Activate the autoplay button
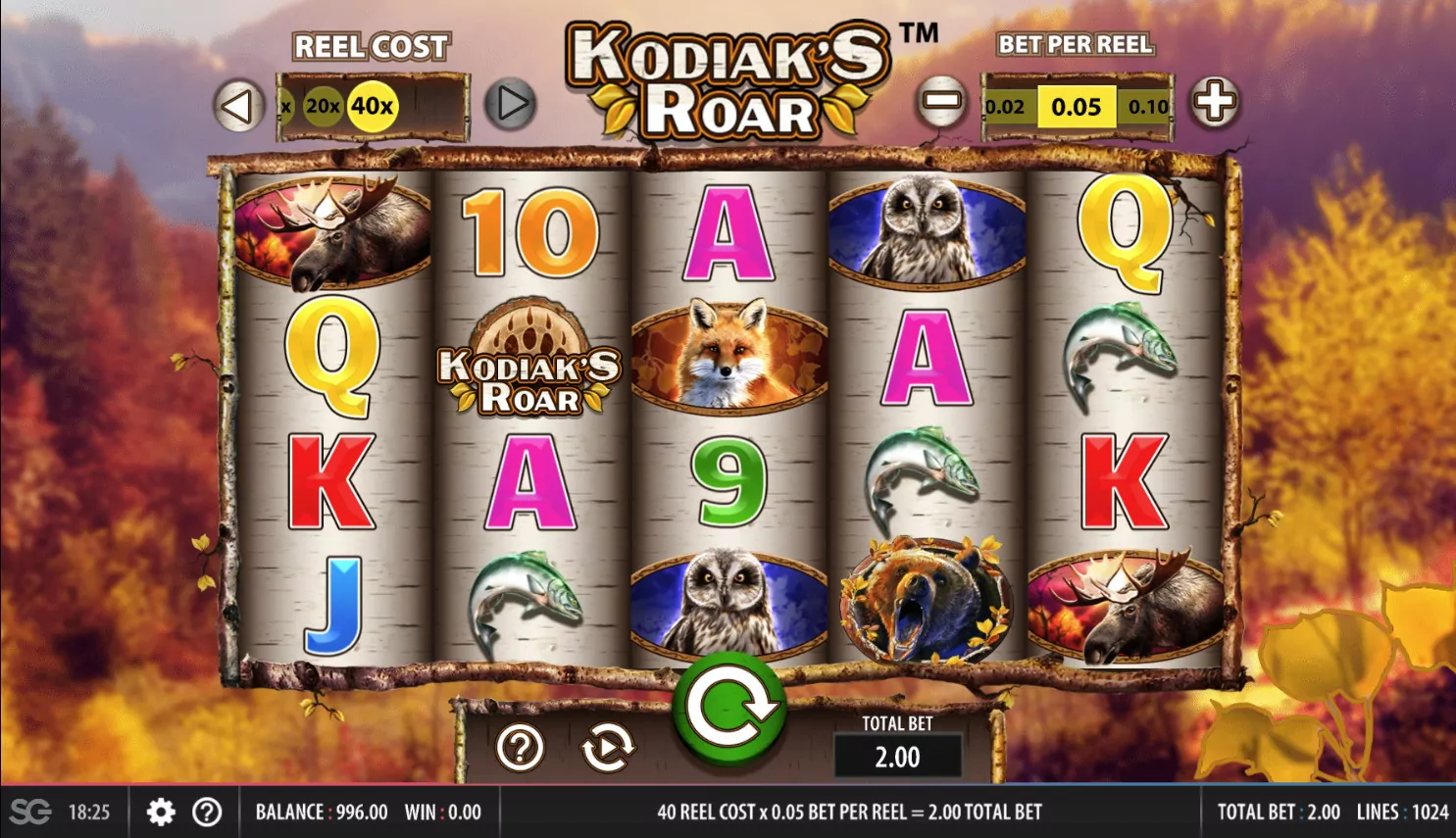Screen dimensions: 1456x838 tap(608, 749)
